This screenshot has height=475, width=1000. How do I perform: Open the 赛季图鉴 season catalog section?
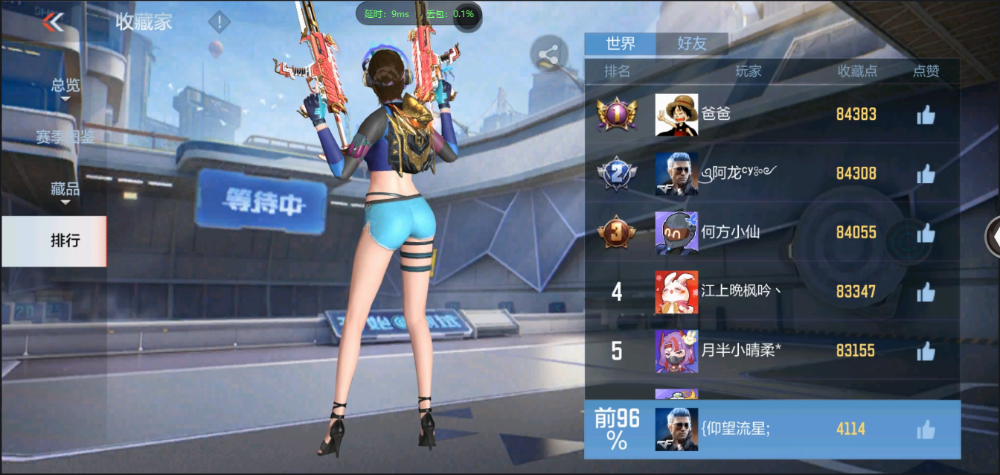66,136
